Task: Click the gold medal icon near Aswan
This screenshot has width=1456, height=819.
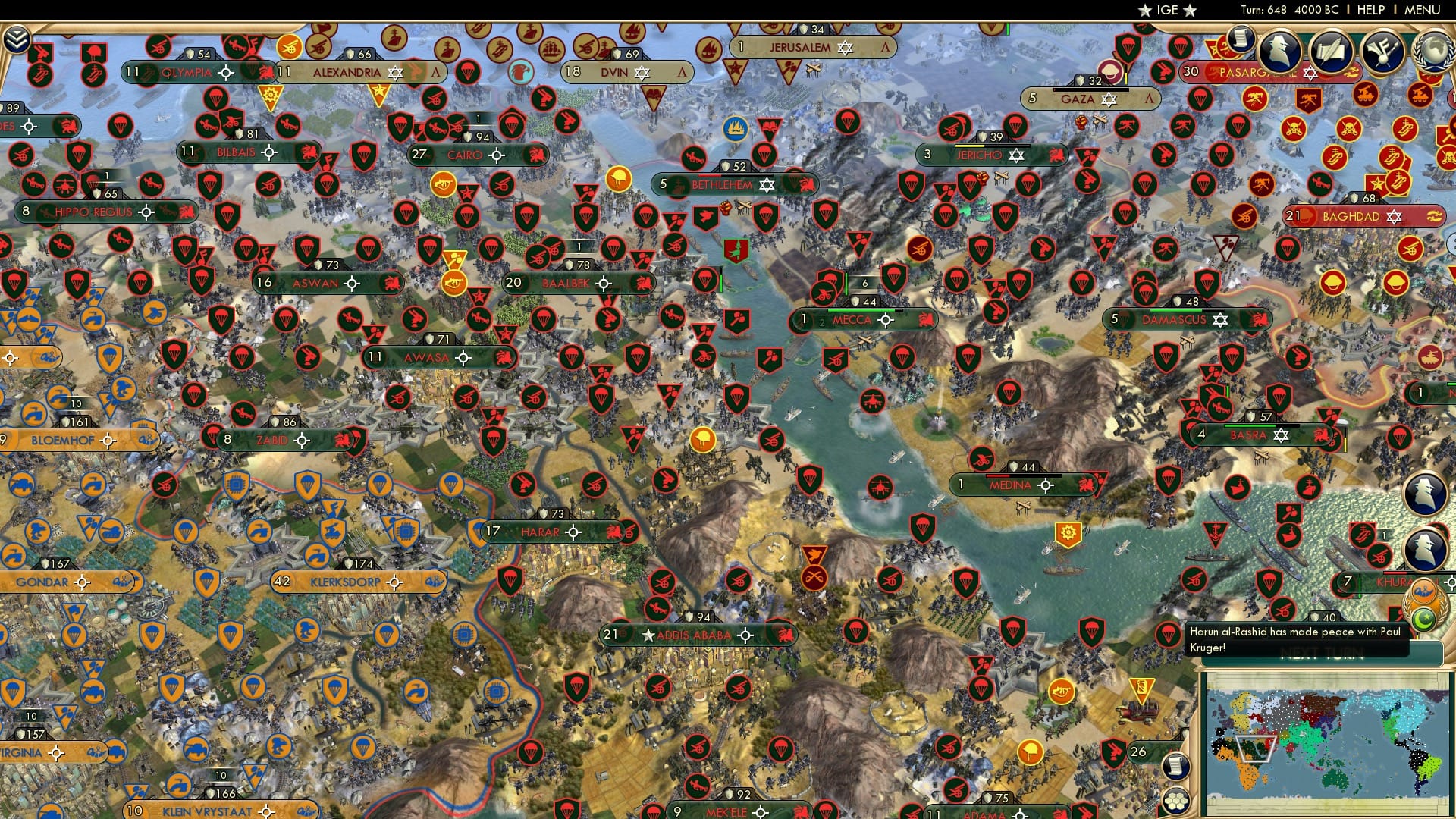Action: [455, 281]
